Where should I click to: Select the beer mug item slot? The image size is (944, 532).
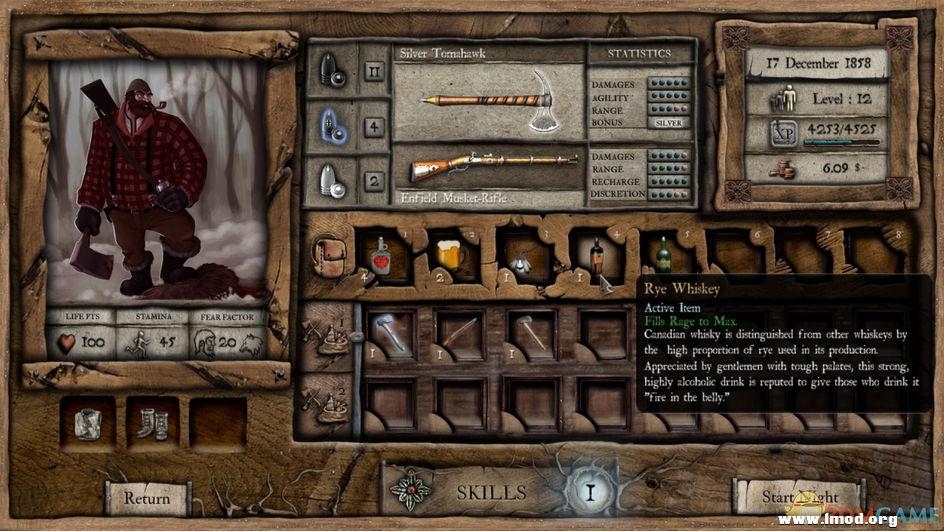[x=450, y=257]
